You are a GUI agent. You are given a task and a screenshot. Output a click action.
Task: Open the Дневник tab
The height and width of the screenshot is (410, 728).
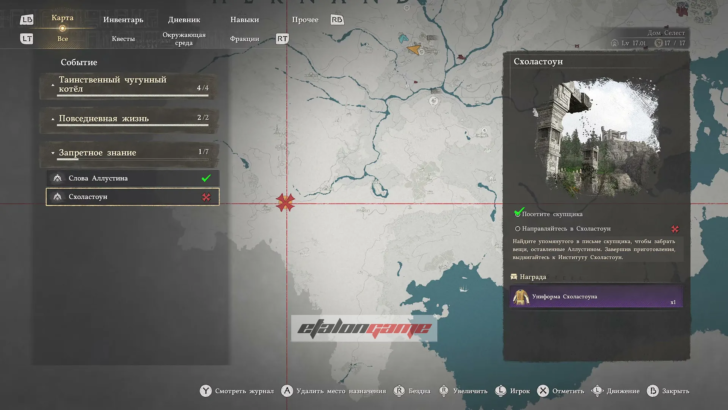[x=185, y=19]
